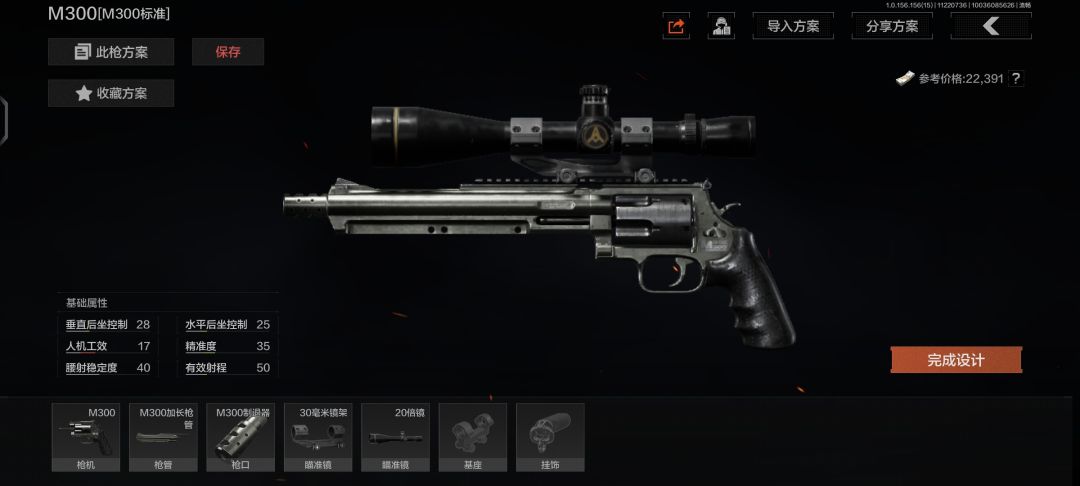Screen dimensions: 1080x486
Task: Select the M300 枪机 receiver slot
Action: click(x=86, y=437)
